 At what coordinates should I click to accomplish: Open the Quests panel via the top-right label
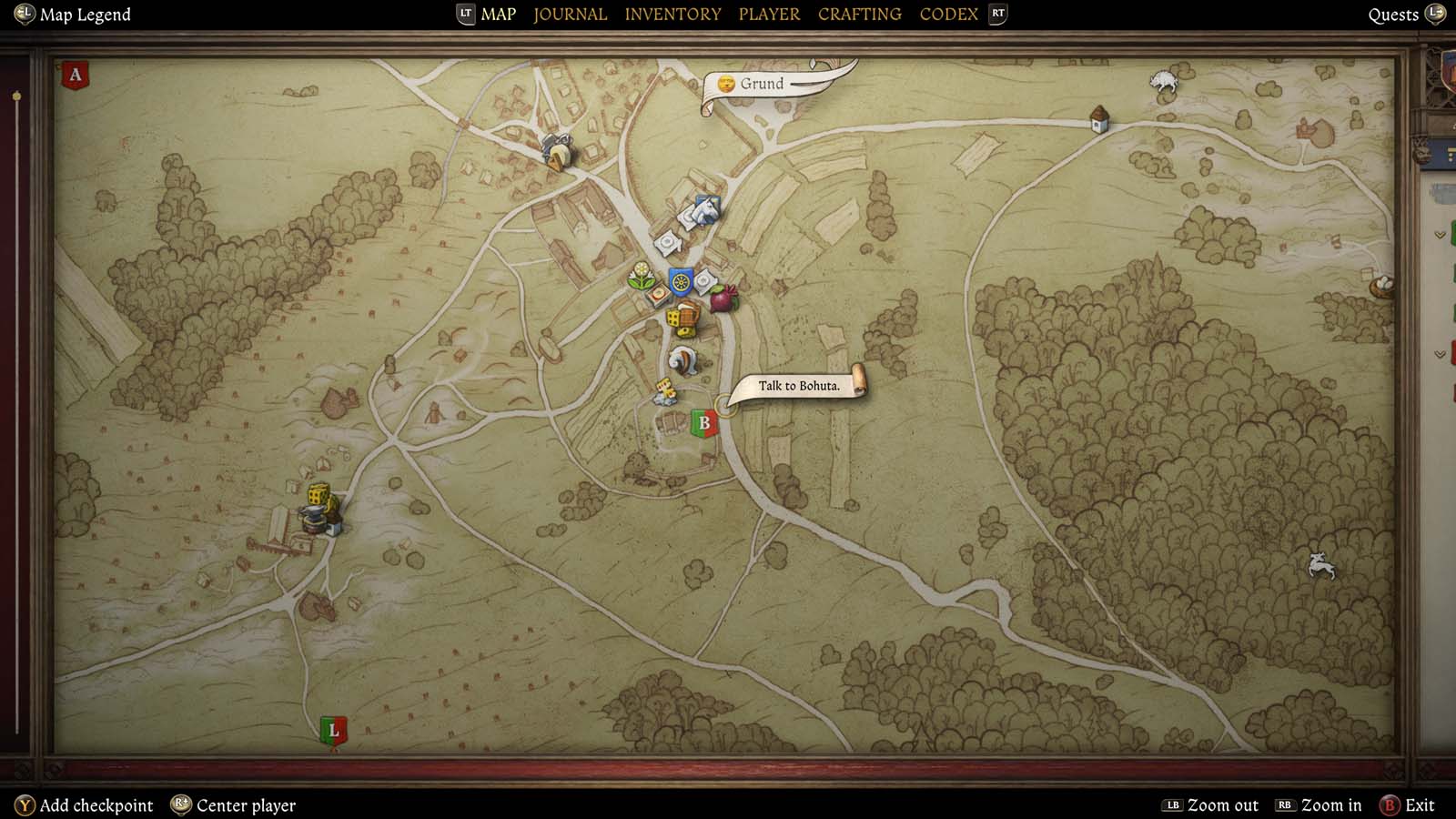(1392, 14)
